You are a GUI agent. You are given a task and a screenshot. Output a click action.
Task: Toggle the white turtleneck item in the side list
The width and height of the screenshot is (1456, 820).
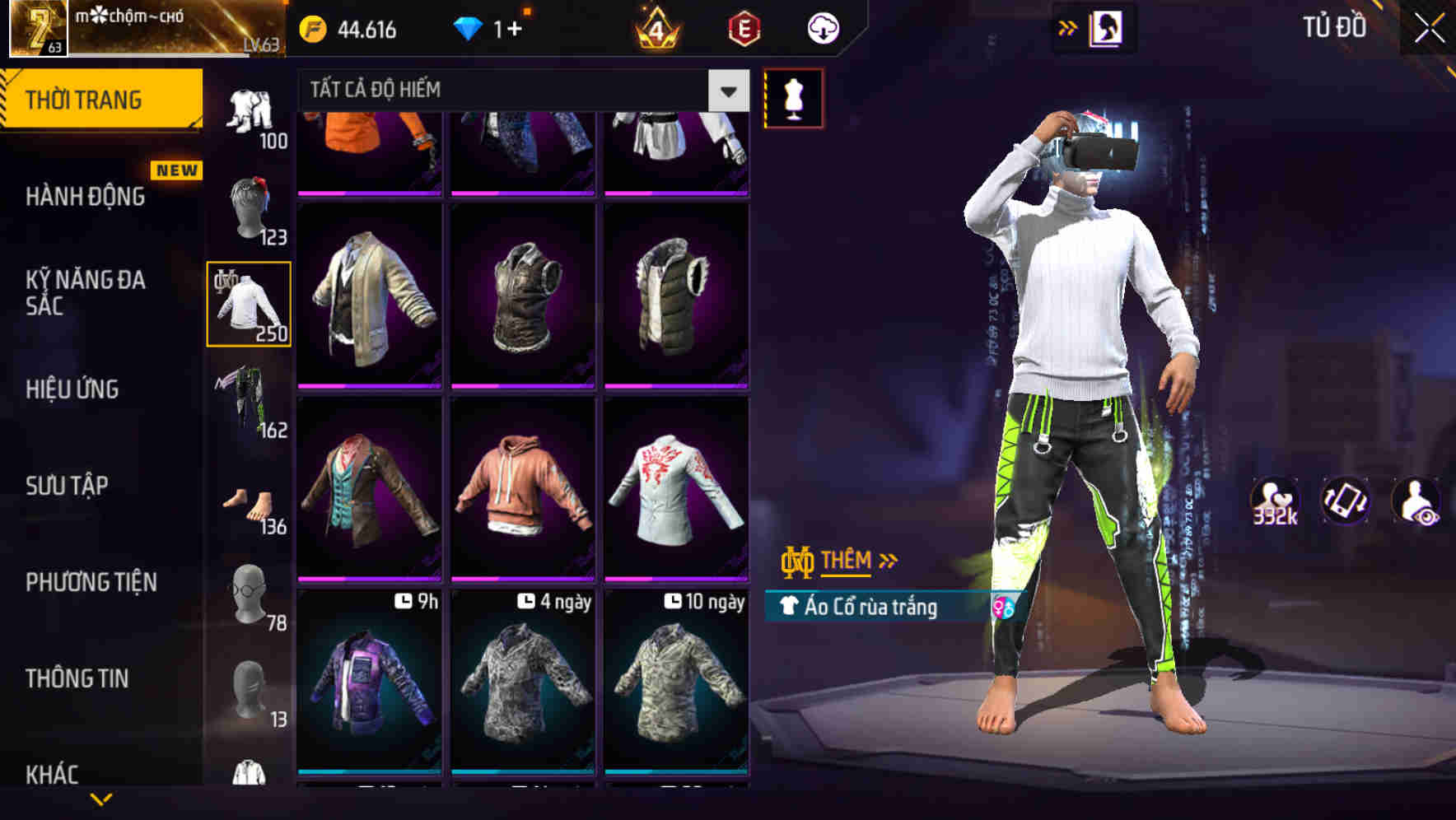248,303
